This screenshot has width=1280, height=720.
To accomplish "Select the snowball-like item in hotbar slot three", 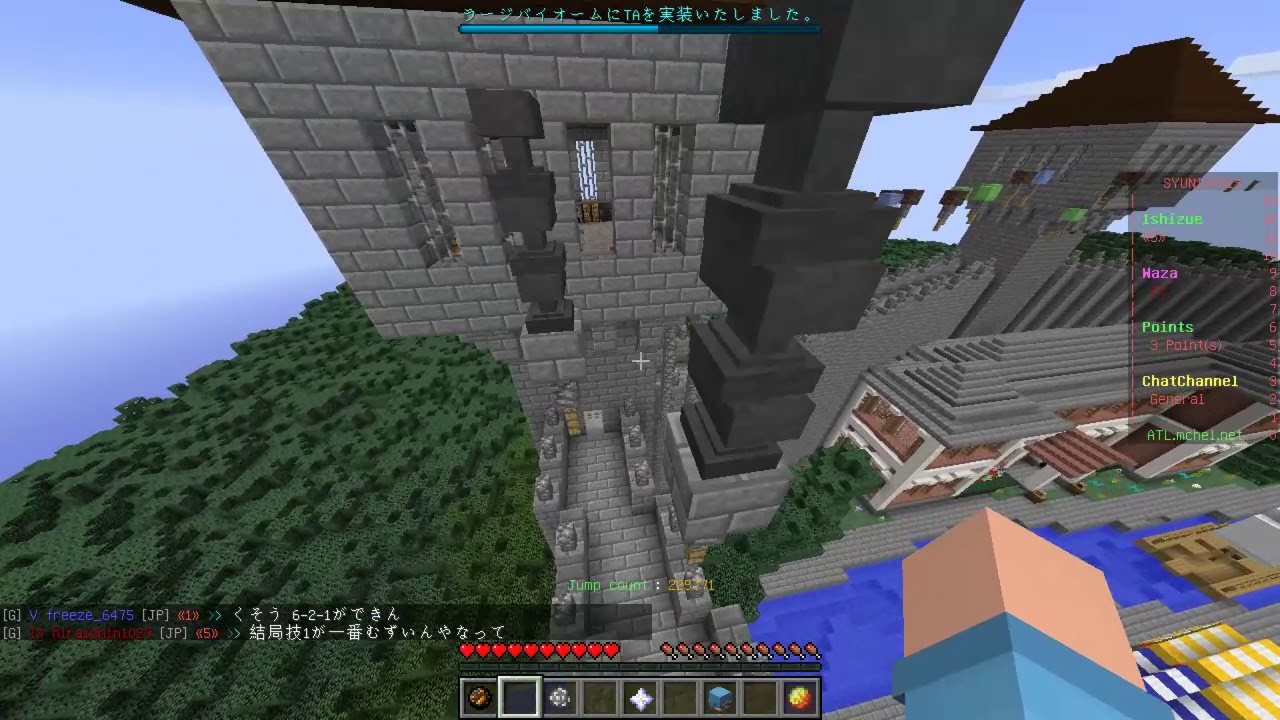I will pos(558,697).
